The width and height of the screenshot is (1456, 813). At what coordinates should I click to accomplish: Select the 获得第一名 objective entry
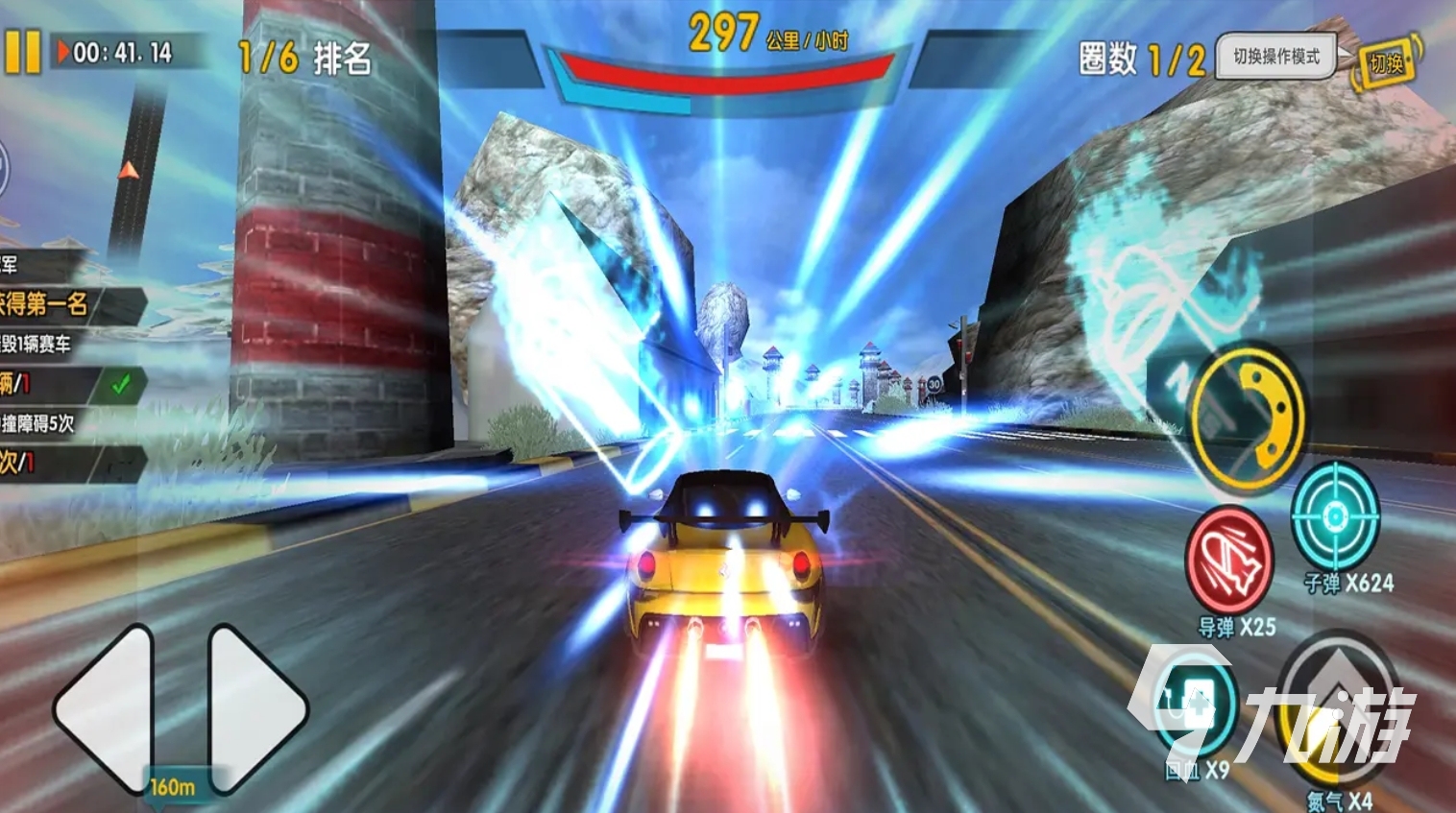(x=58, y=305)
